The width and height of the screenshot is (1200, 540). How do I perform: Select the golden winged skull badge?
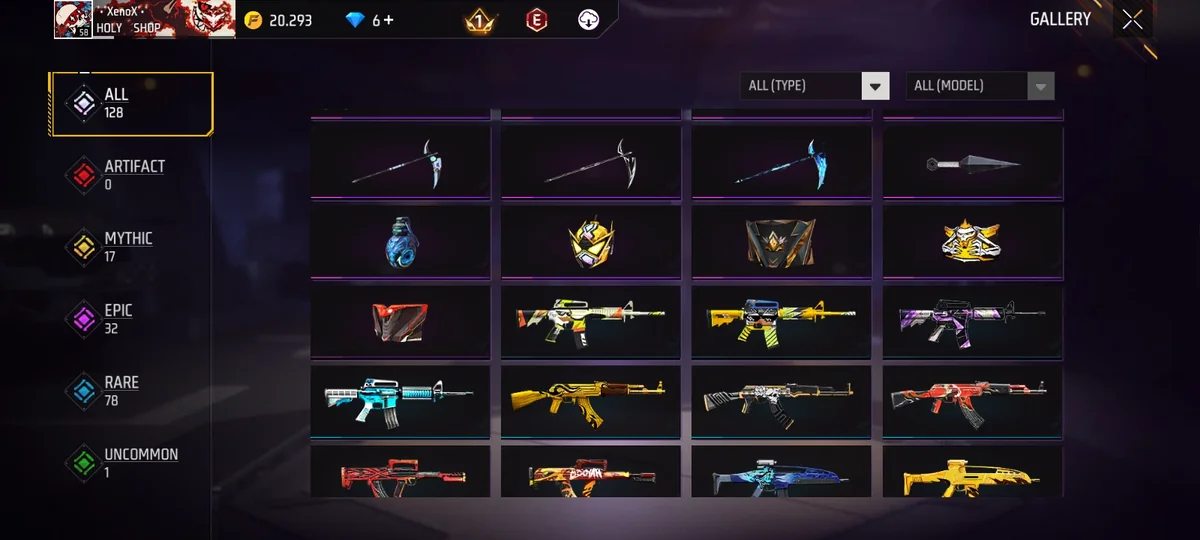972,240
